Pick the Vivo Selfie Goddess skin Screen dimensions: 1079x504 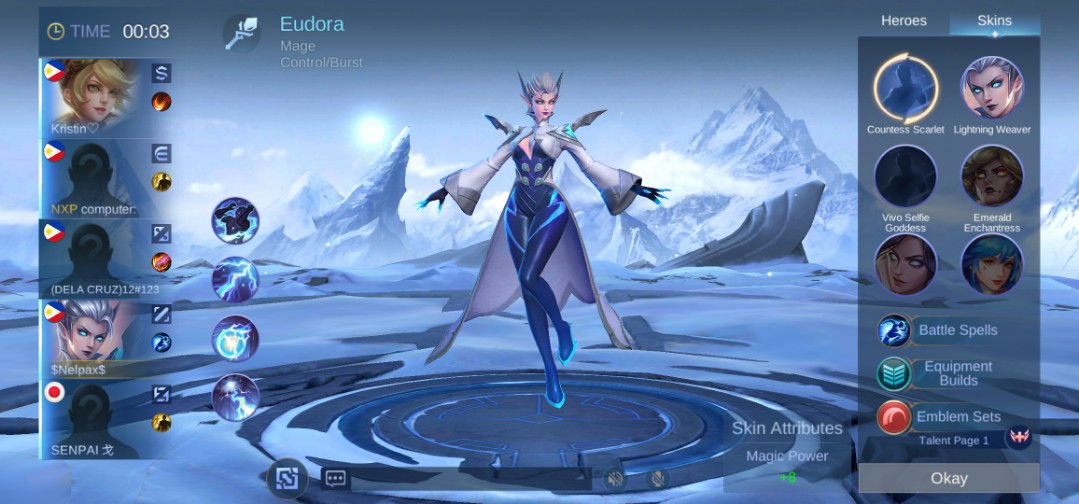point(905,177)
